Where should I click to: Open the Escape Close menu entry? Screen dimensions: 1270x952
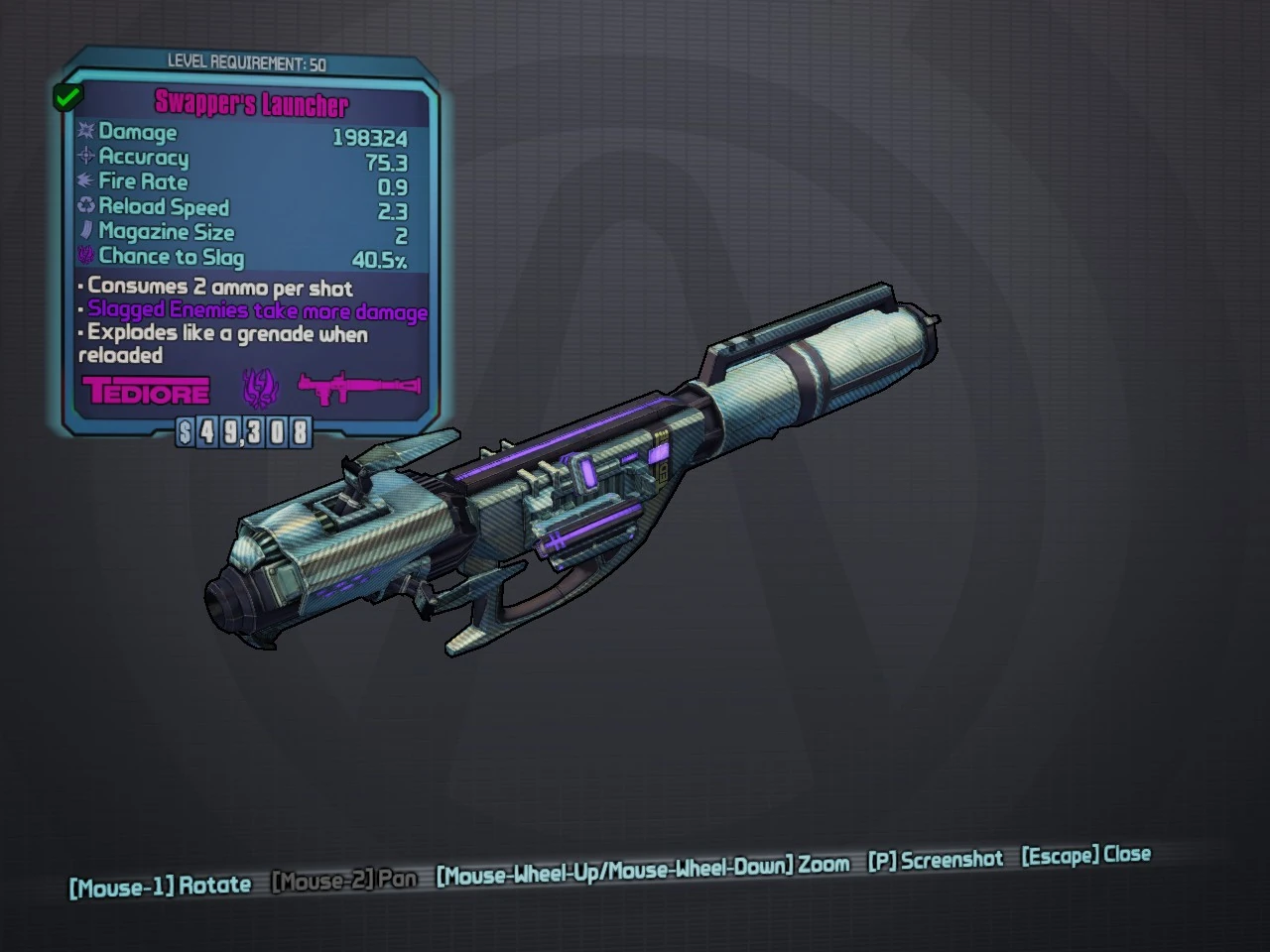[x=1085, y=855]
